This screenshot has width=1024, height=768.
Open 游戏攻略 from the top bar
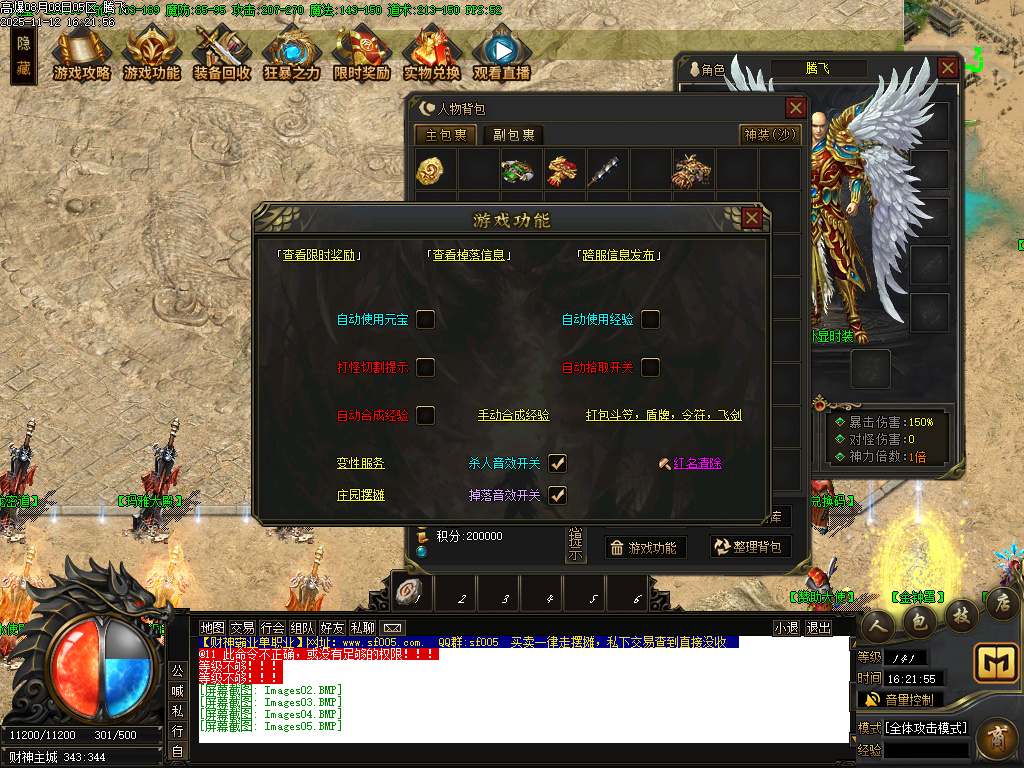point(82,56)
